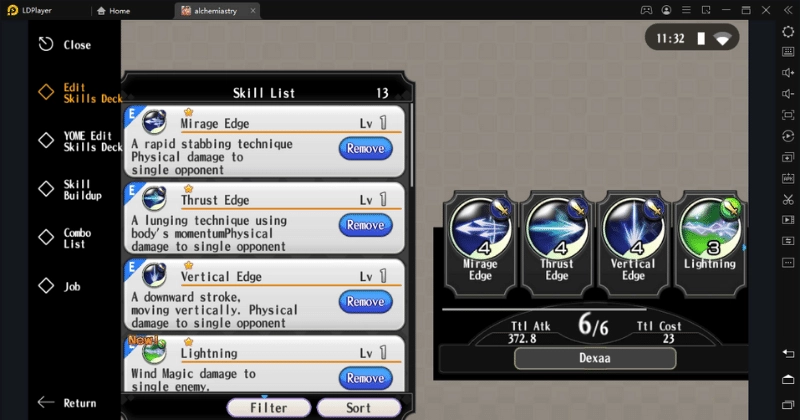Select the Mirage Edge deck card
Image resolution: width=800 pixels, height=420 pixels.
[x=481, y=238]
